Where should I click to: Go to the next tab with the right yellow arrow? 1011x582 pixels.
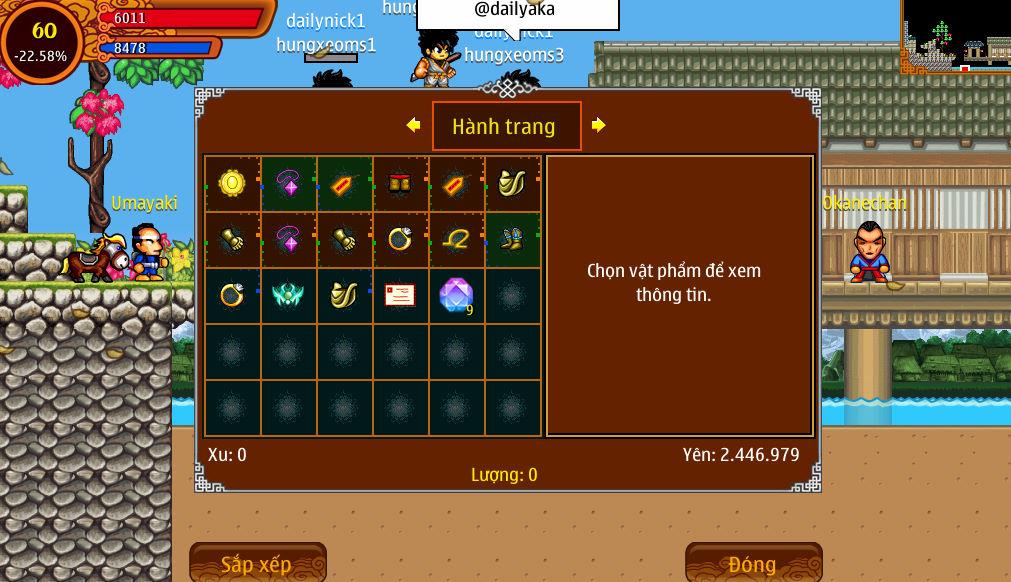tap(598, 125)
